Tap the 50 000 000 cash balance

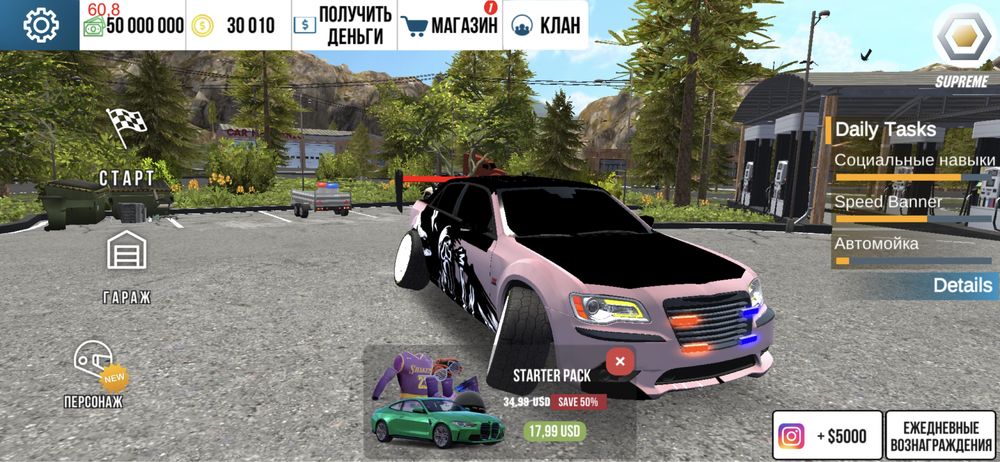tap(134, 26)
